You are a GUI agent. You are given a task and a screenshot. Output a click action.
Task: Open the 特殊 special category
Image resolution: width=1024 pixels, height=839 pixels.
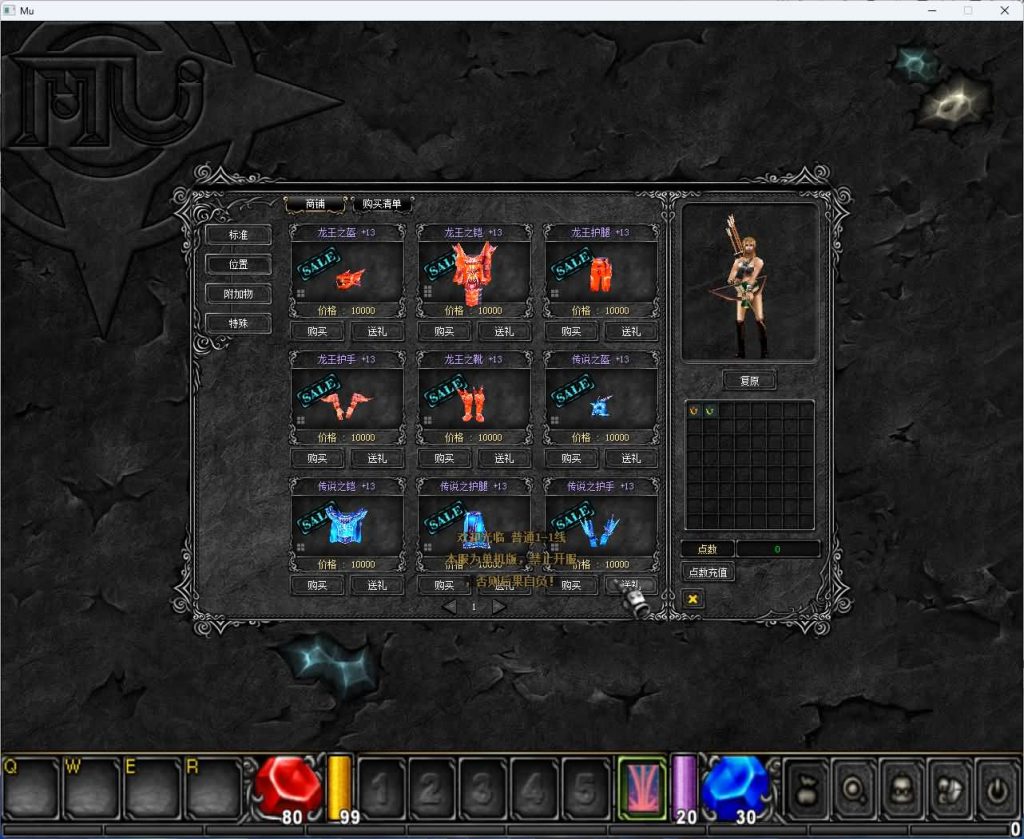click(237, 324)
